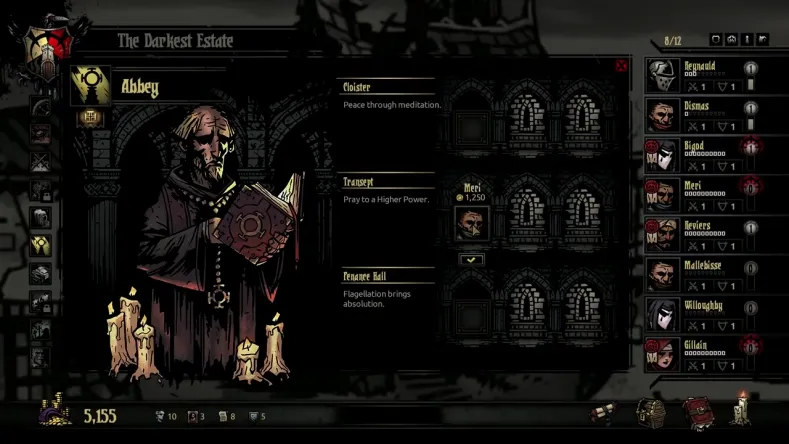Close the Abbey window
789x444 pixels.
(x=622, y=66)
